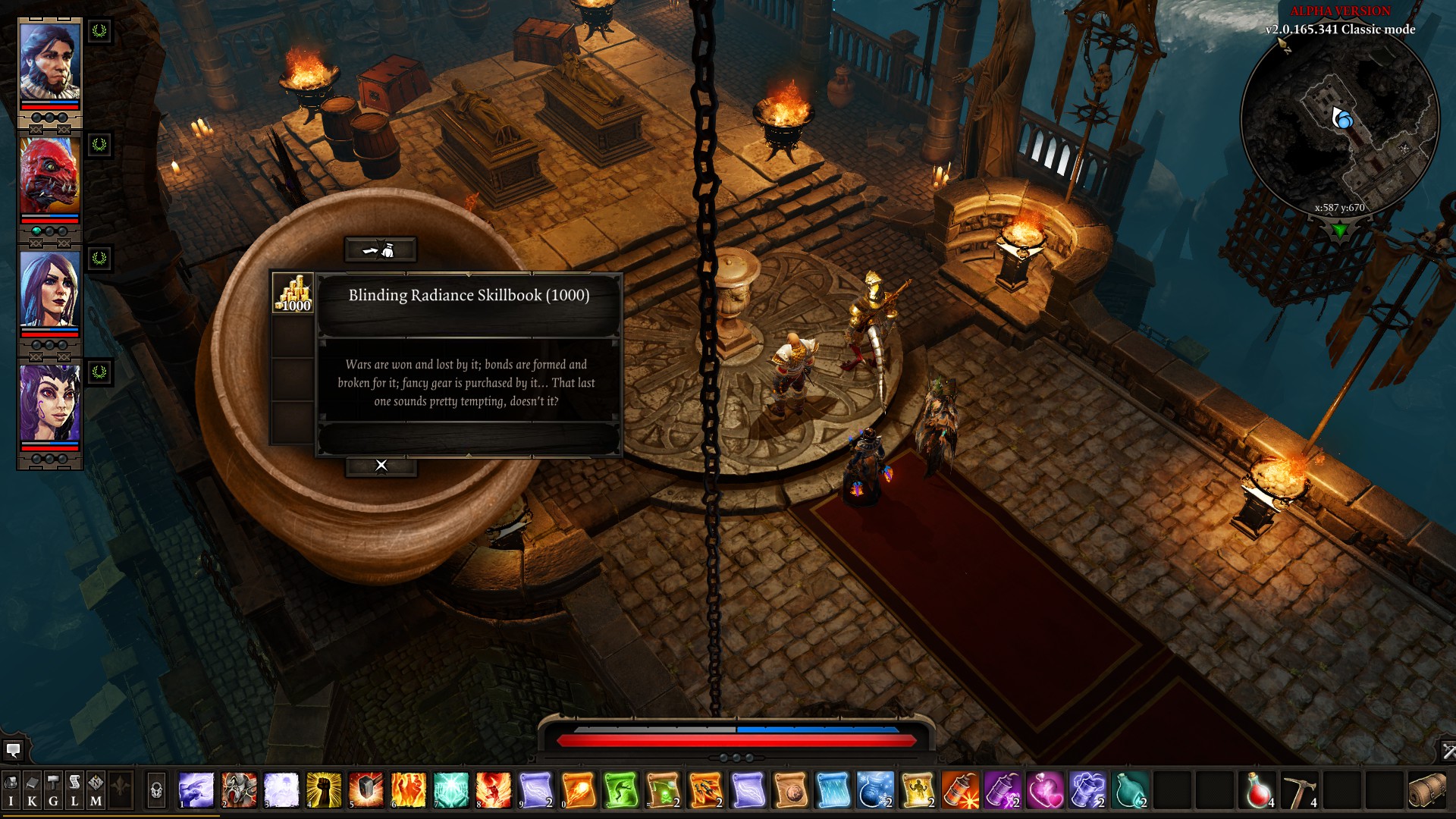The width and height of the screenshot is (1456, 819).
Task: Select the red lizard party portrait
Action: (49, 177)
